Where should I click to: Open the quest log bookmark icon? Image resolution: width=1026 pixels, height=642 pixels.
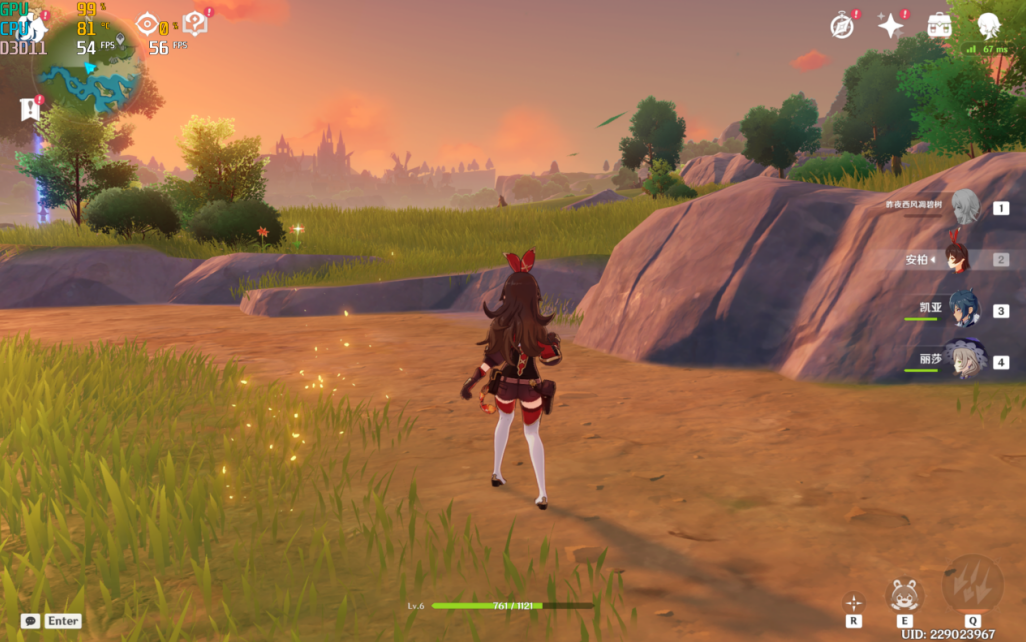(30, 109)
